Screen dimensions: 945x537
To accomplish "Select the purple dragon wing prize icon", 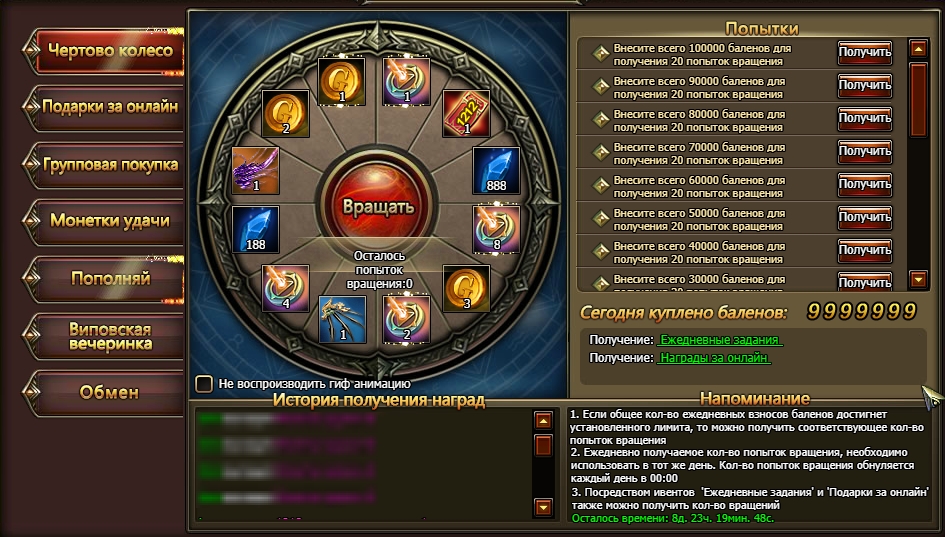I will tap(255, 170).
